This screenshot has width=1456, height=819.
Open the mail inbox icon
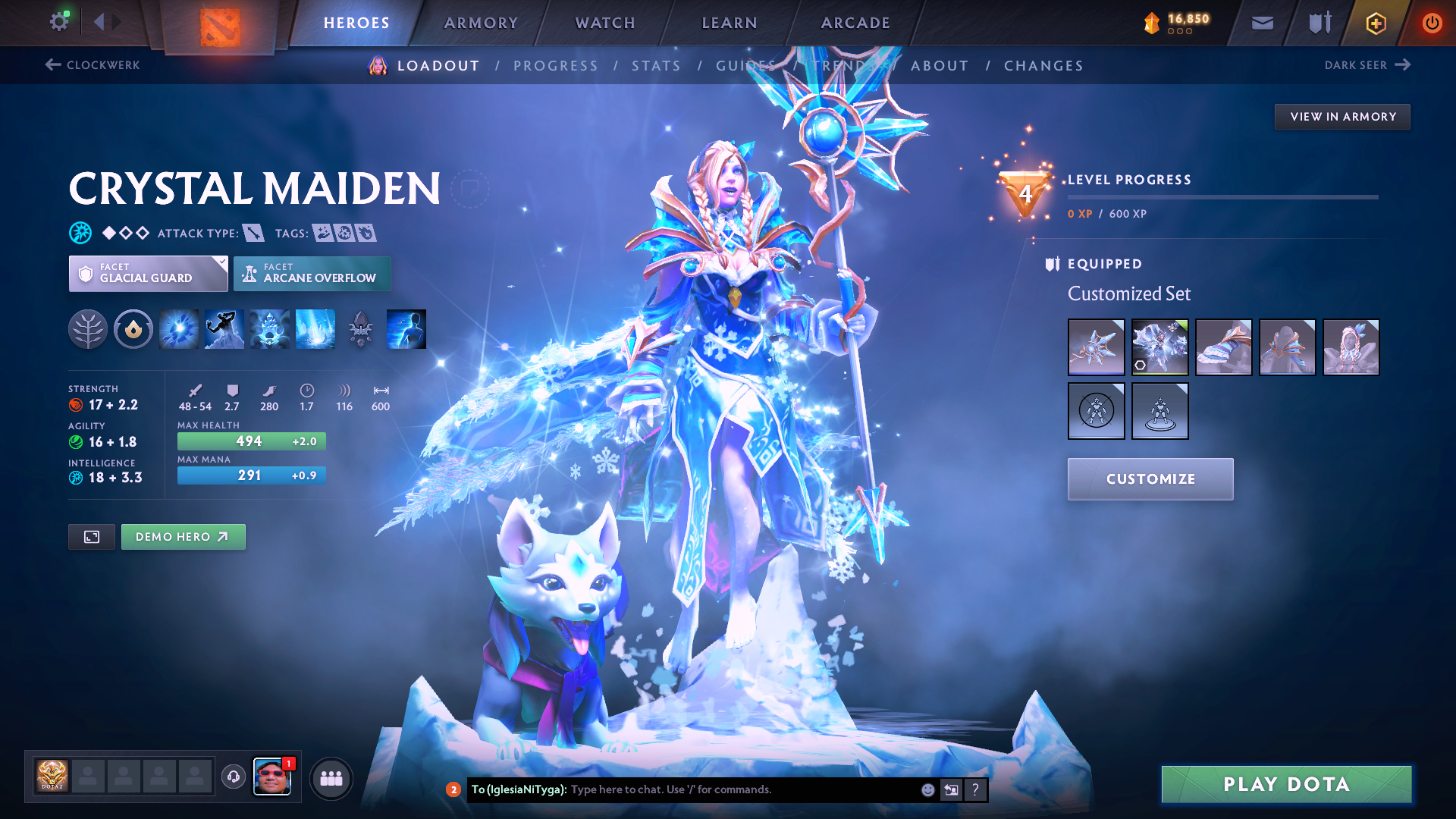pyautogui.click(x=1262, y=24)
